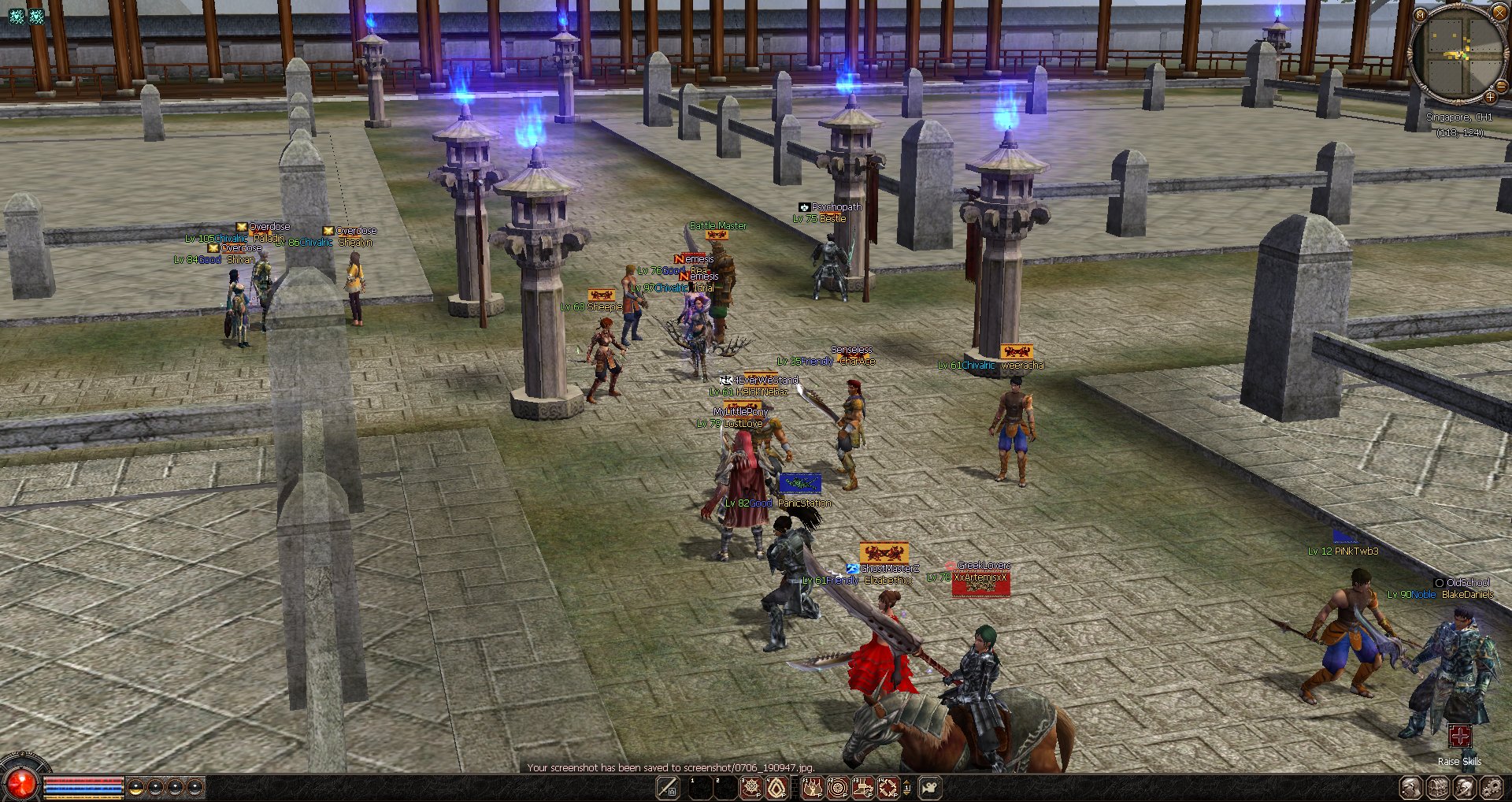Click the camera view icon on hotbar
Image resolution: width=1512 pixels, height=802 pixels.
click(930, 787)
